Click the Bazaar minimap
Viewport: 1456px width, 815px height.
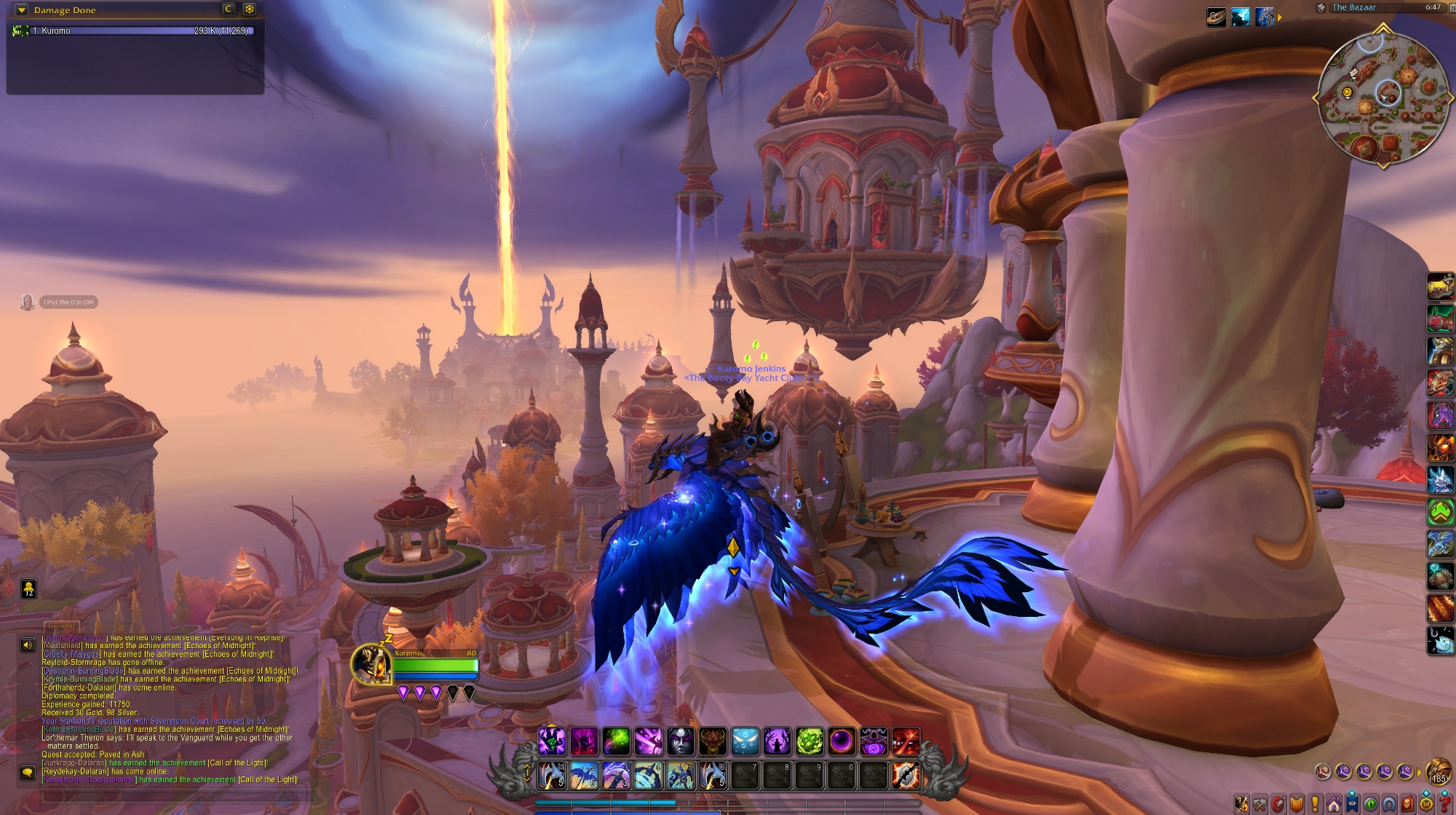click(x=1382, y=98)
